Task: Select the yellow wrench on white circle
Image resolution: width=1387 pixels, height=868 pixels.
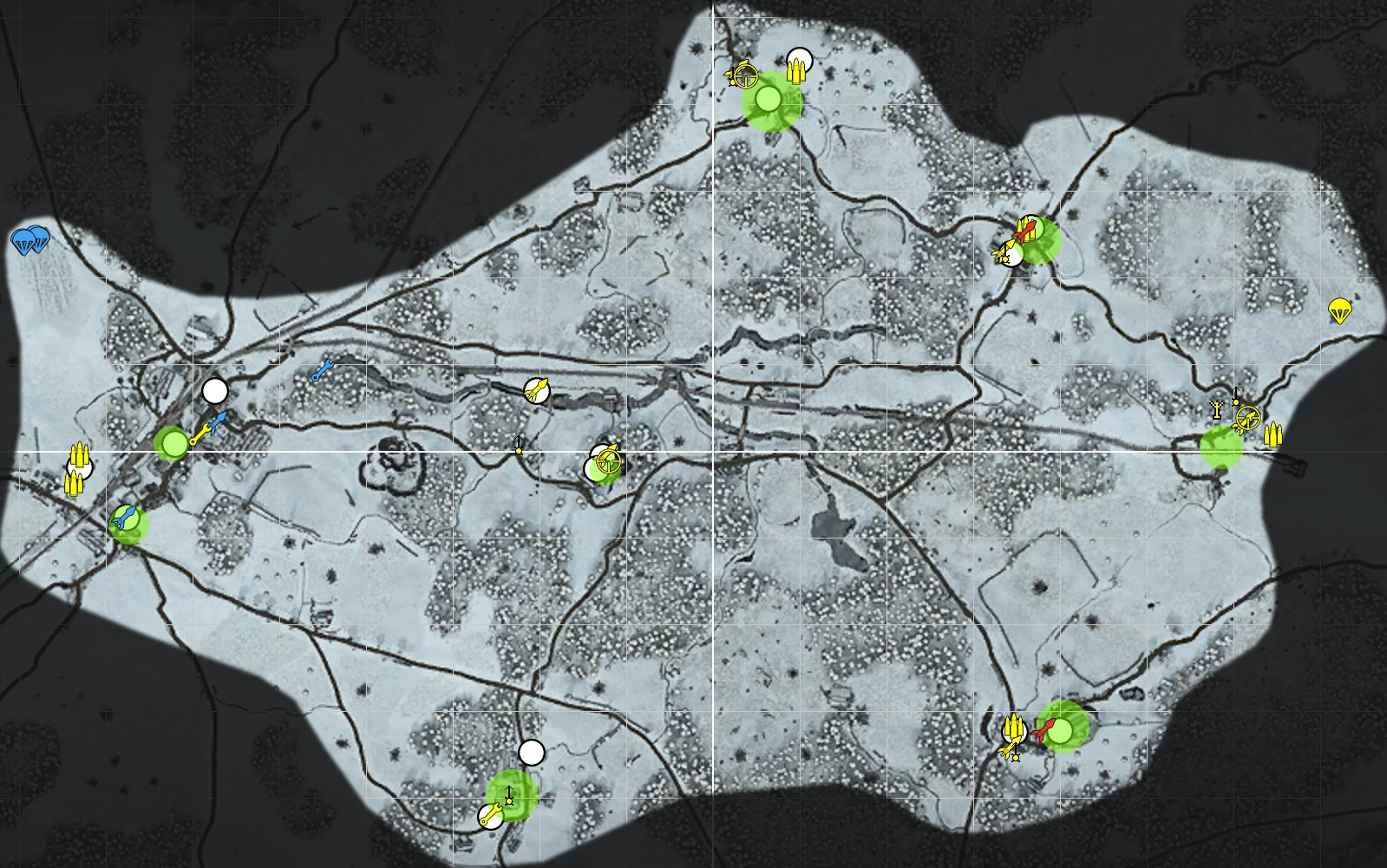Action: click(491, 815)
